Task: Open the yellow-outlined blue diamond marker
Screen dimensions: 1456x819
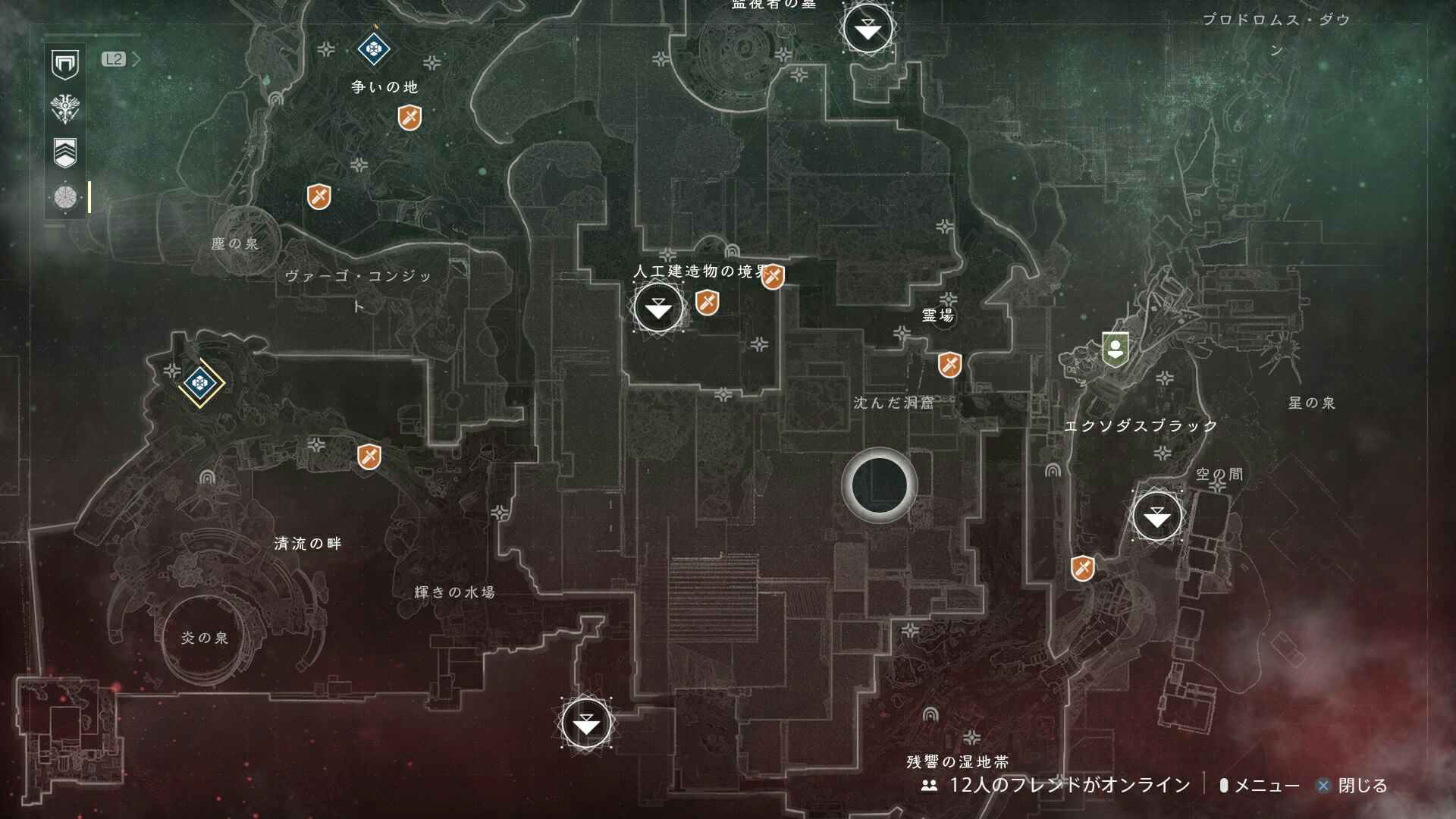Action: [200, 384]
